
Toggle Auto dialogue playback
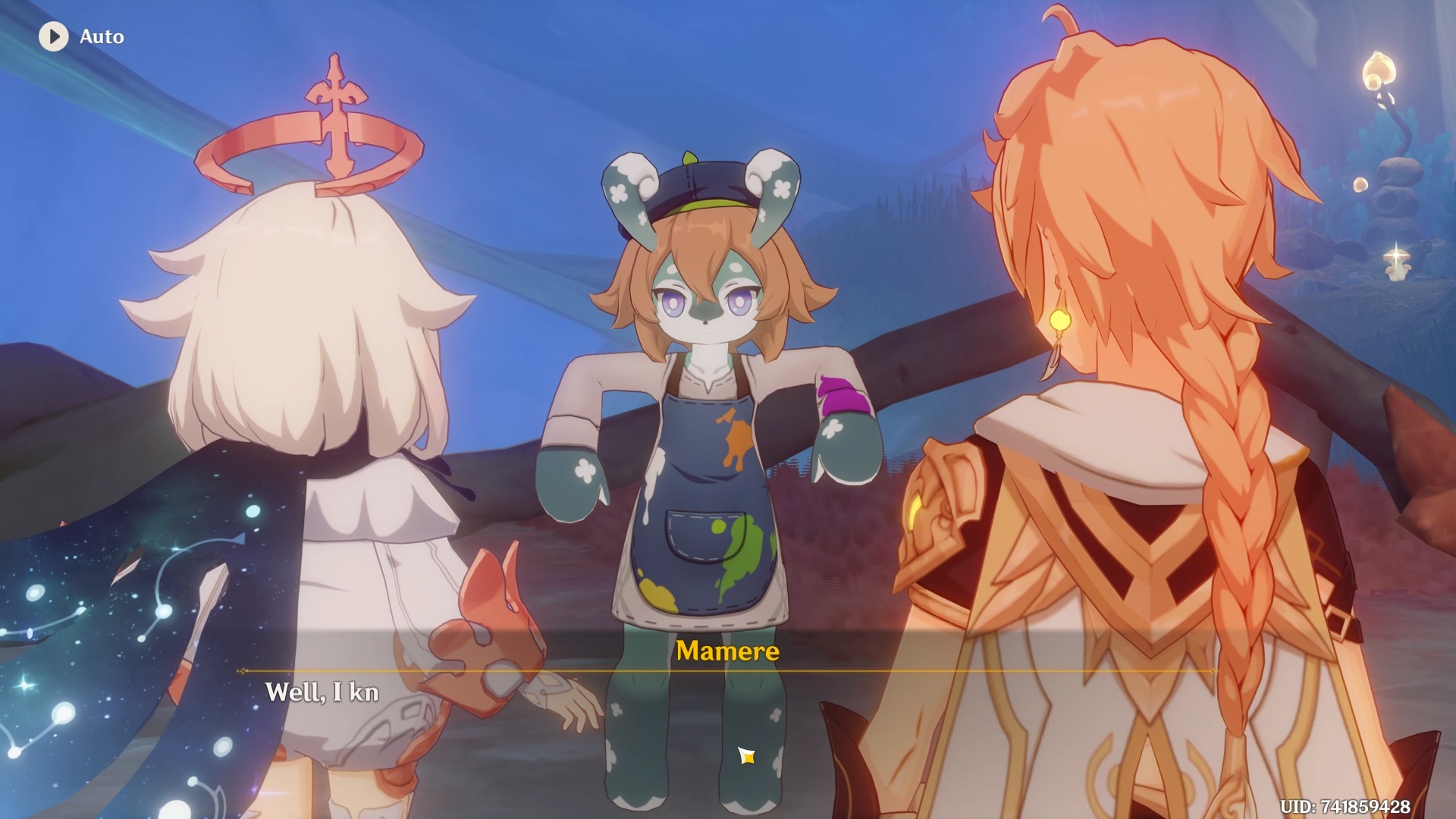54,36
